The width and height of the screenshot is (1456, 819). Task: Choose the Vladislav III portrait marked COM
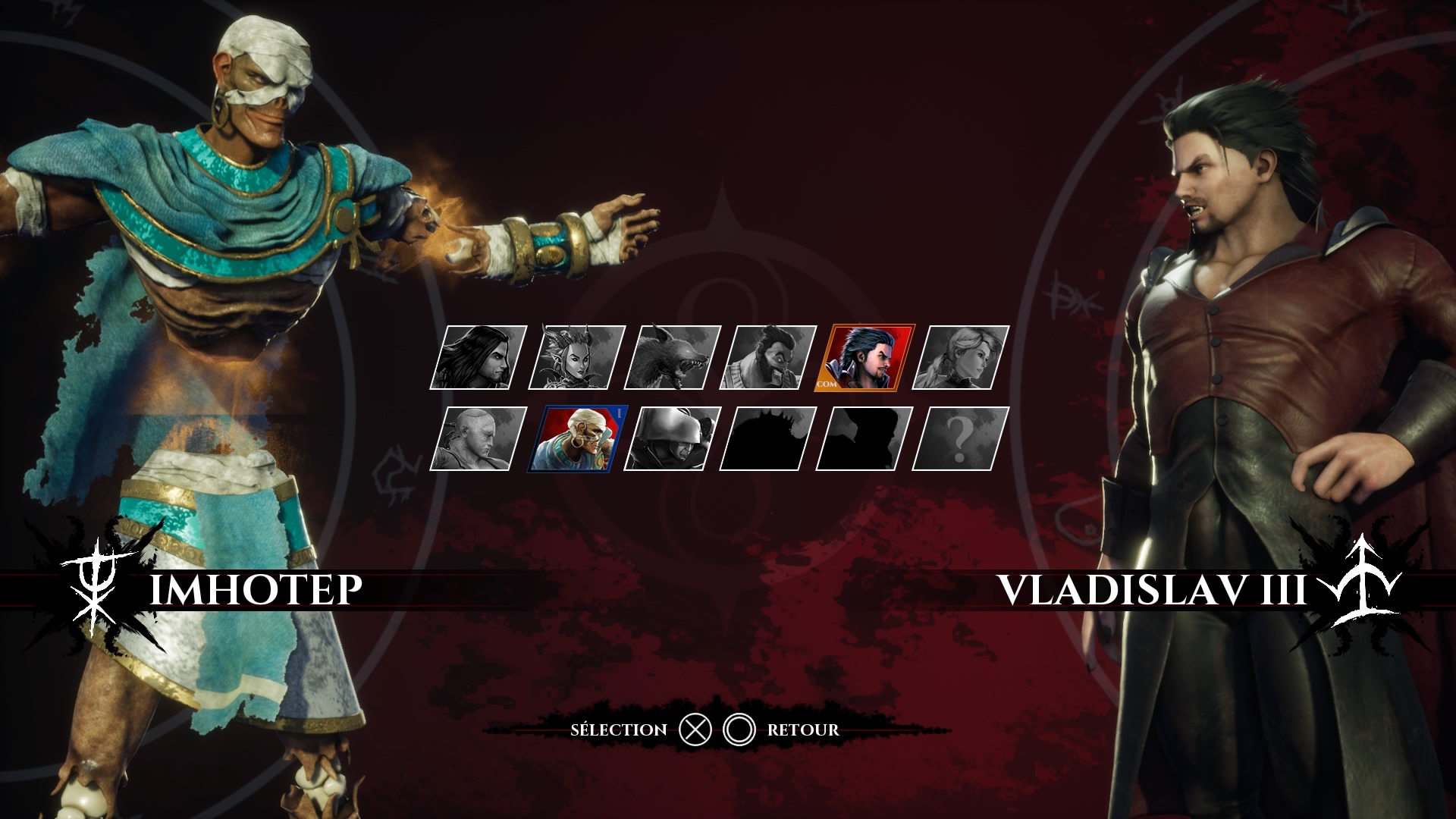(864, 358)
